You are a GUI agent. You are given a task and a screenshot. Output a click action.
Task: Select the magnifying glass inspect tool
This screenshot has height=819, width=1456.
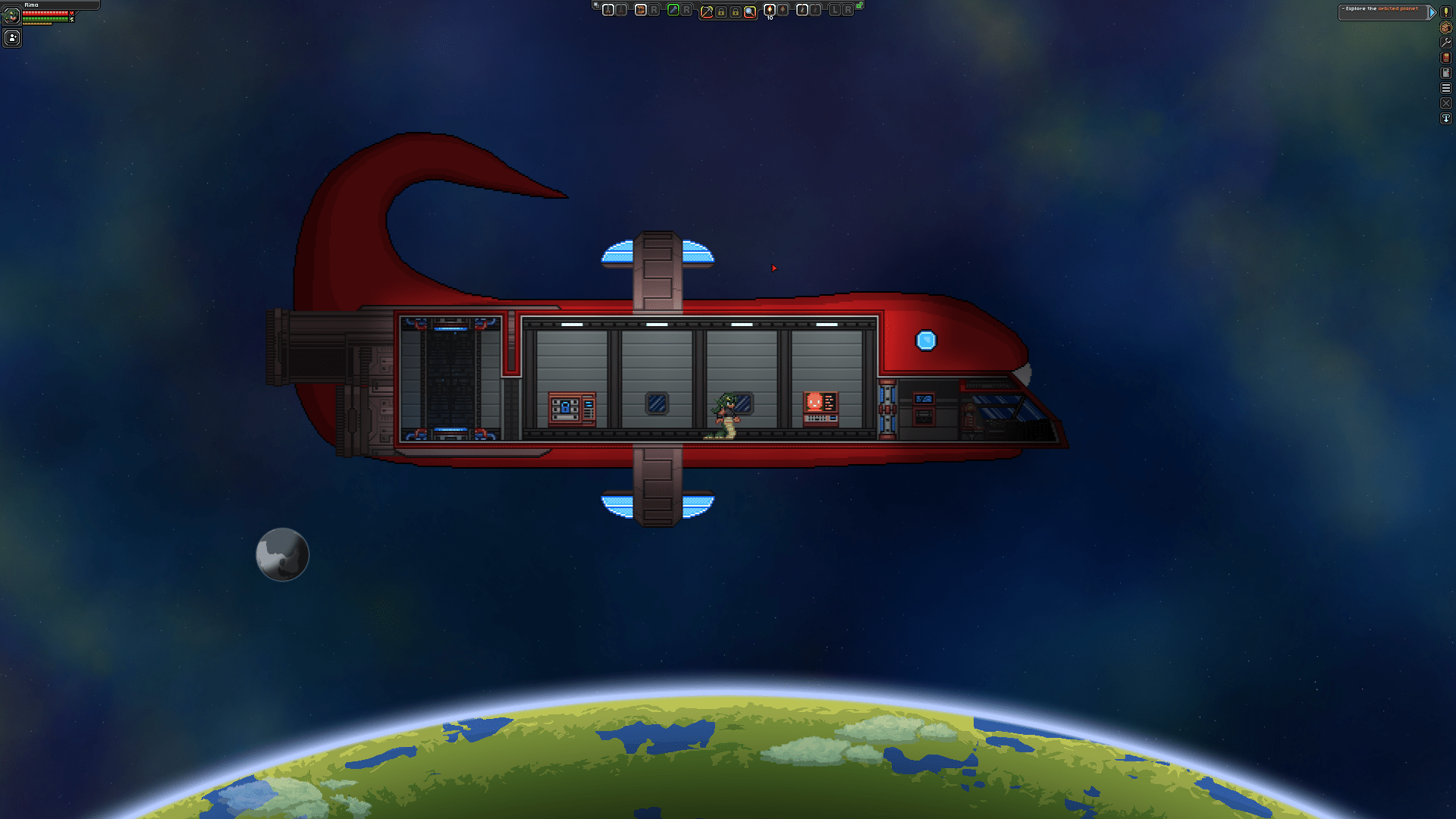750,11
